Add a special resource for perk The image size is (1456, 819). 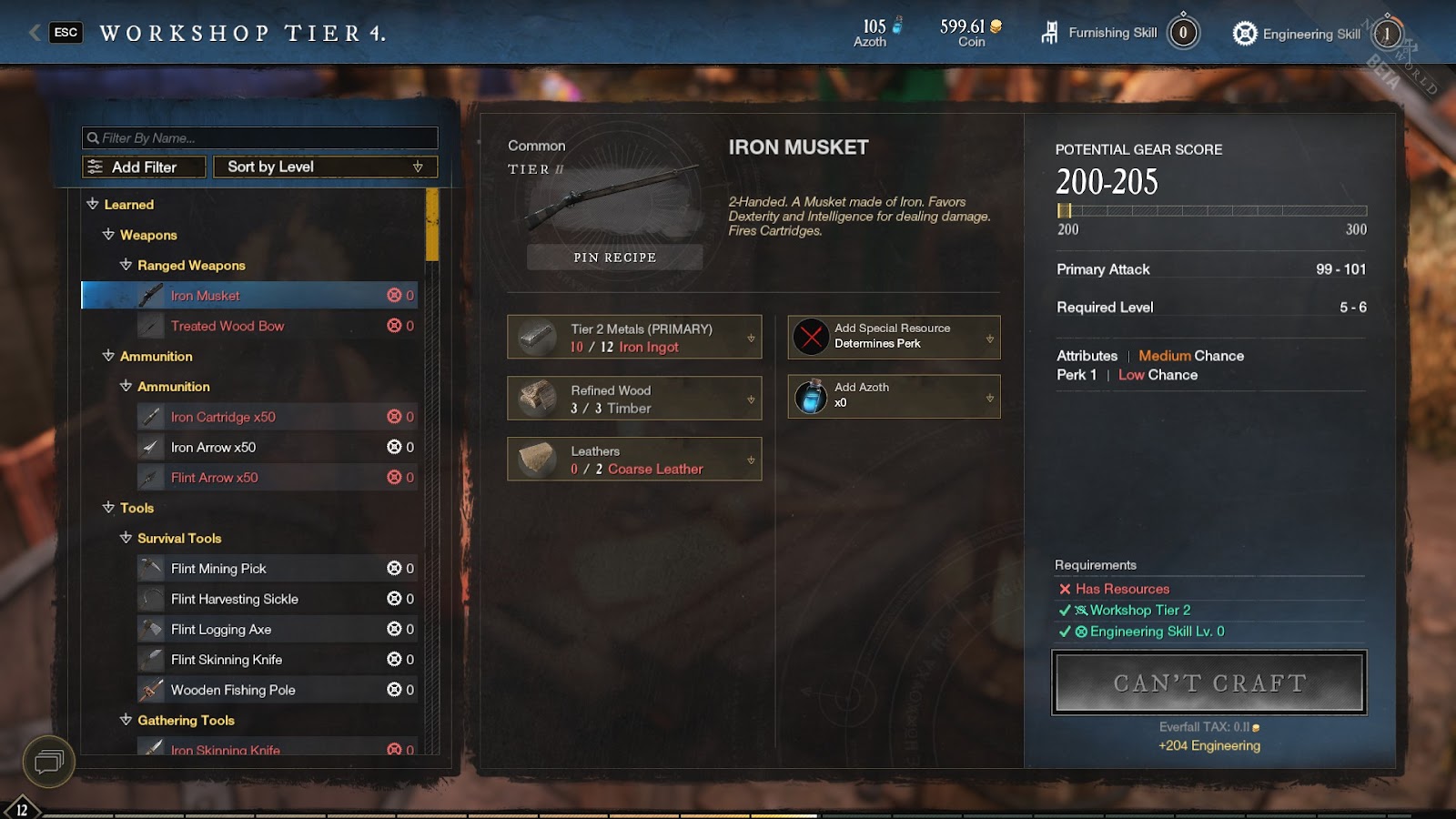894,337
